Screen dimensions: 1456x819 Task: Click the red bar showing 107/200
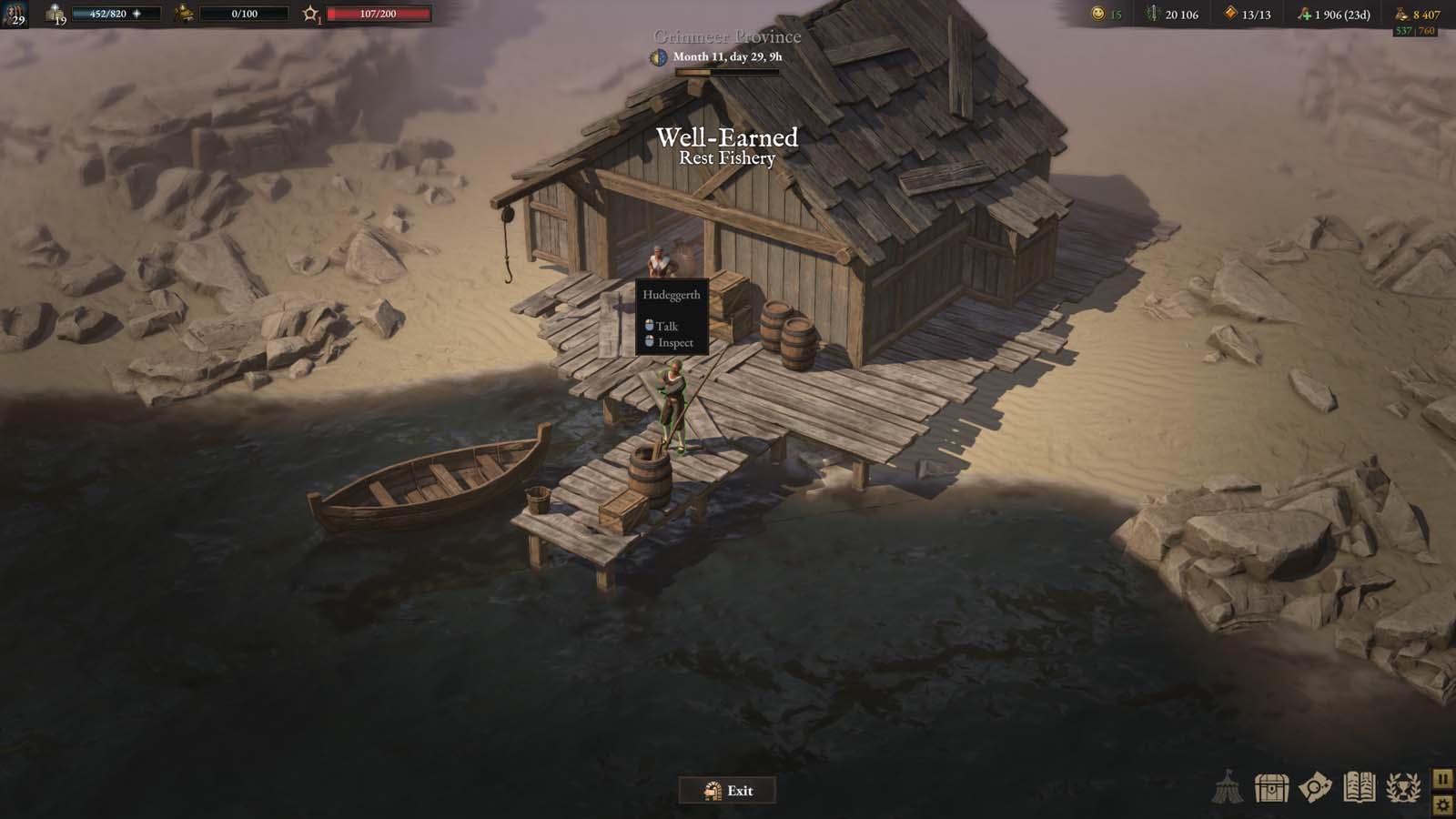click(x=378, y=13)
